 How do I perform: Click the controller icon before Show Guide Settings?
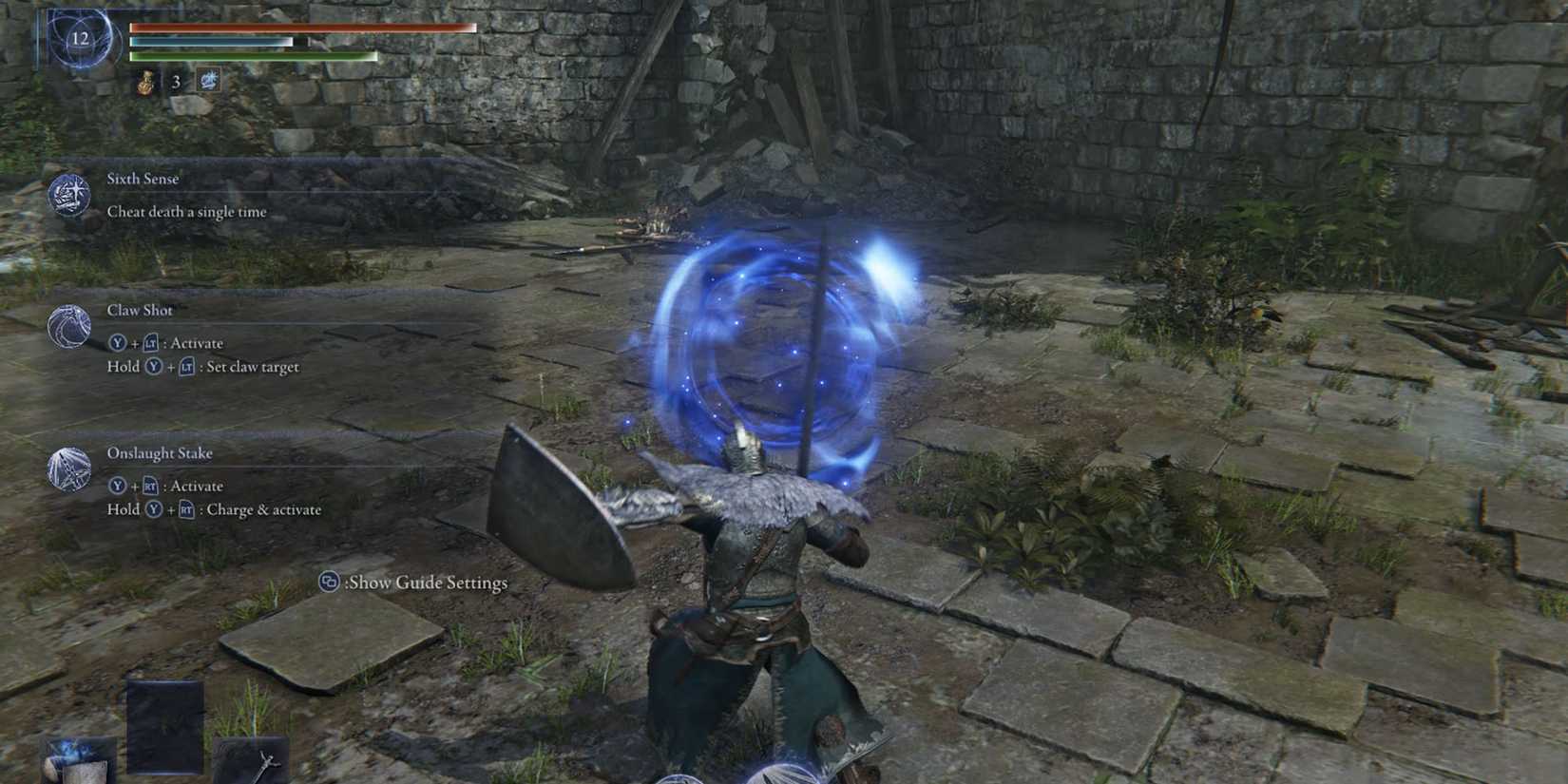[x=328, y=582]
